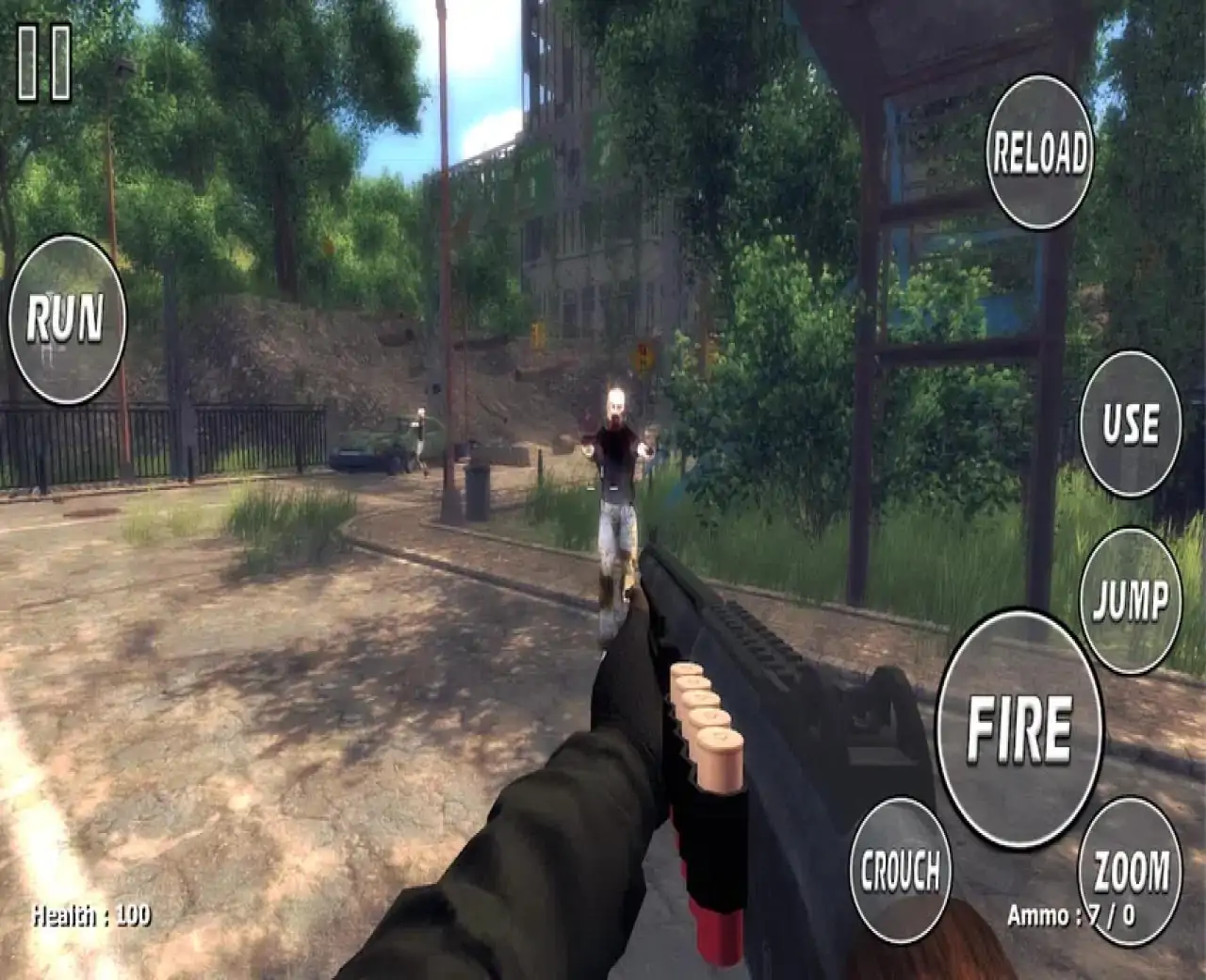Aim with the ZOOM button
The width and height of the screenshot is (1206, 980).
point(1130,869)
